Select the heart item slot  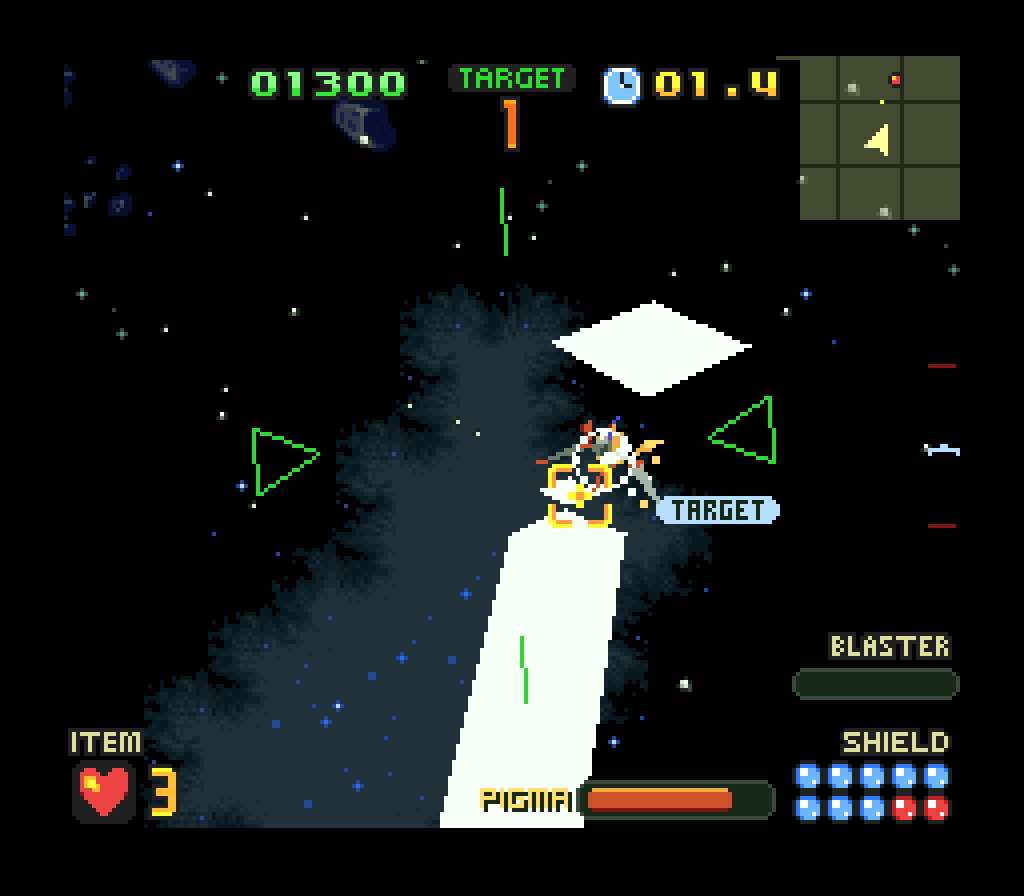coord(104,791)
